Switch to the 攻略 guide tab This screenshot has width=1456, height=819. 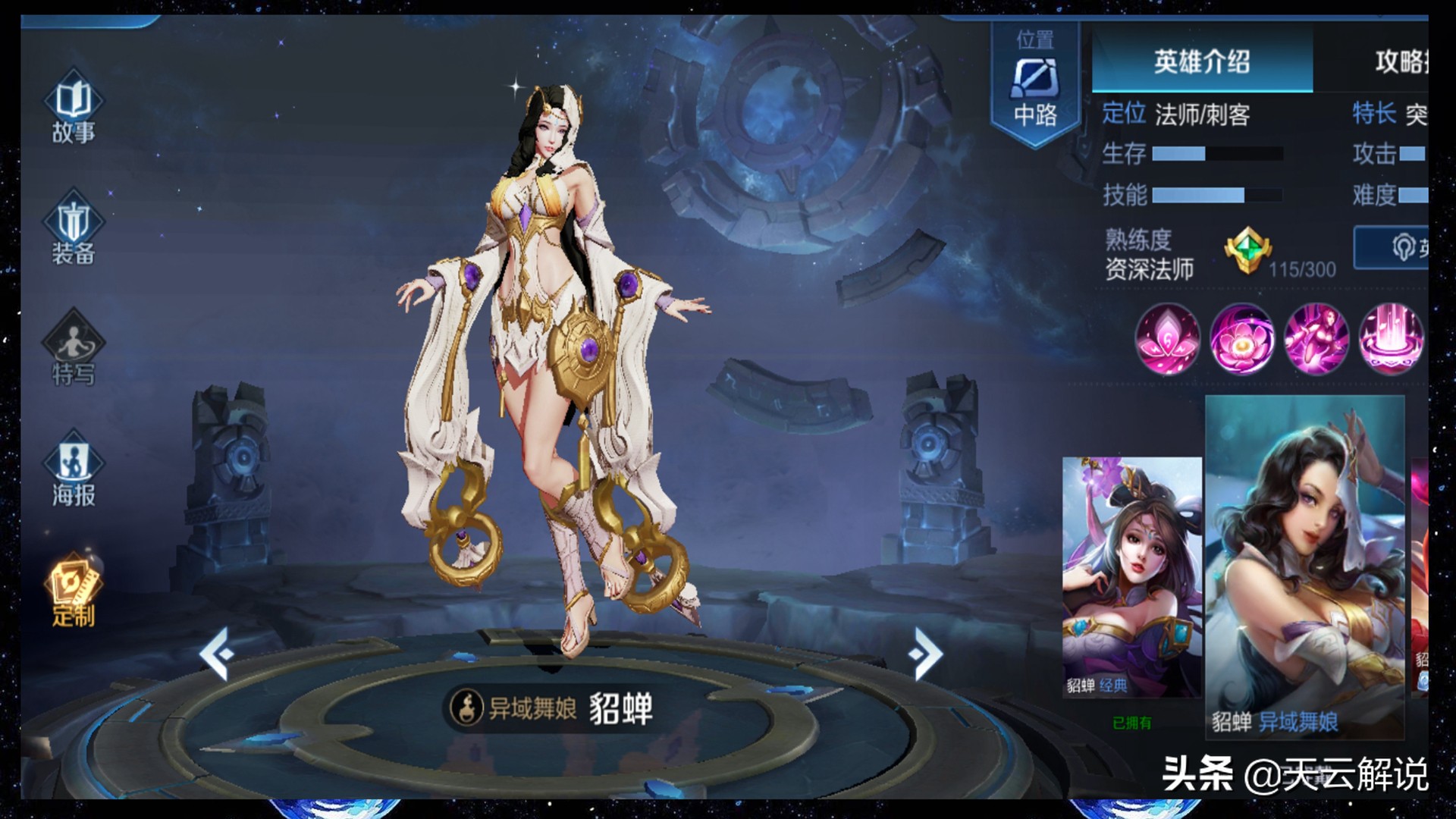pos(1399,61)
